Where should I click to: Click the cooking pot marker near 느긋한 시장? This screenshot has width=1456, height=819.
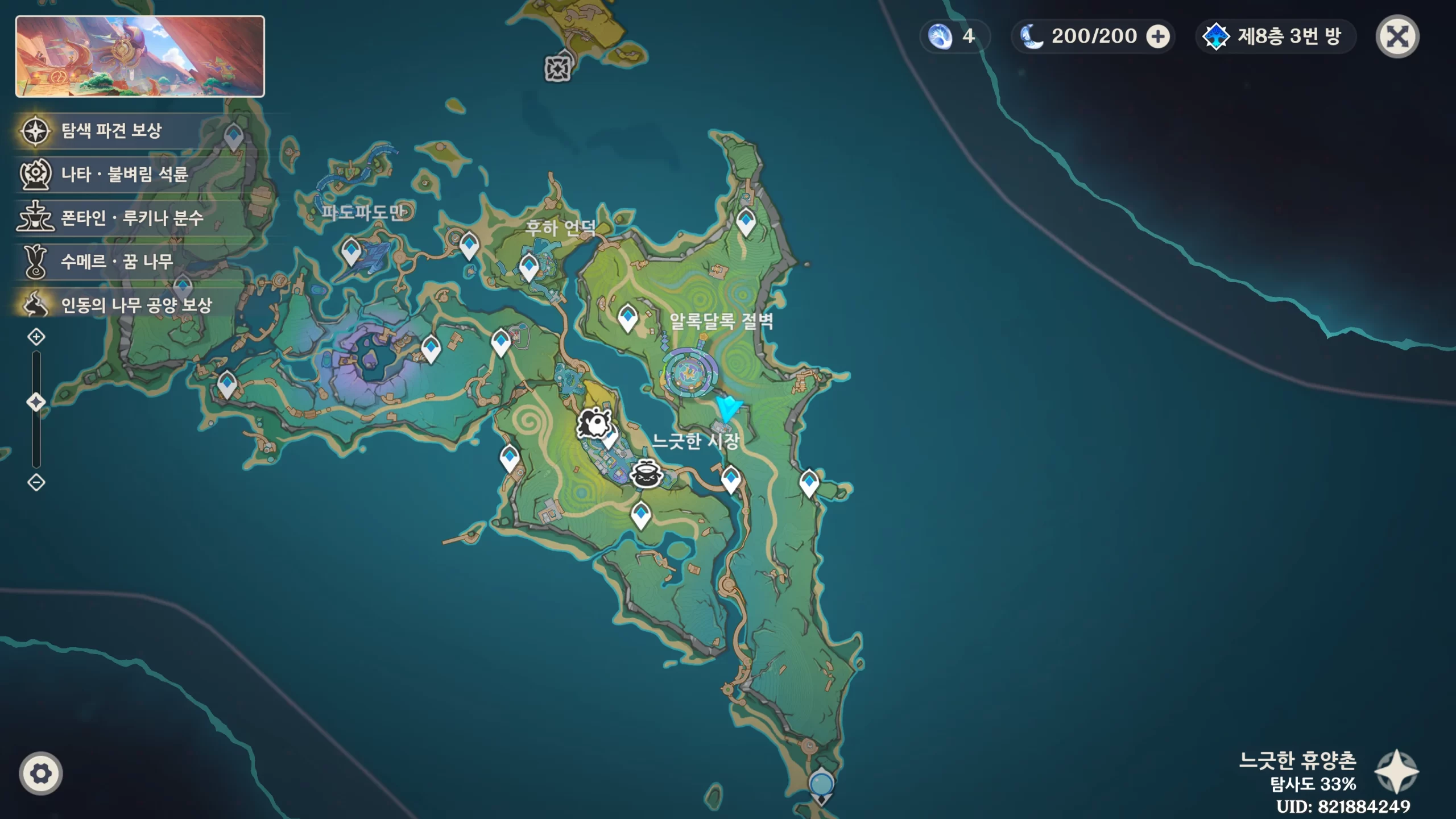click(646, 474)
